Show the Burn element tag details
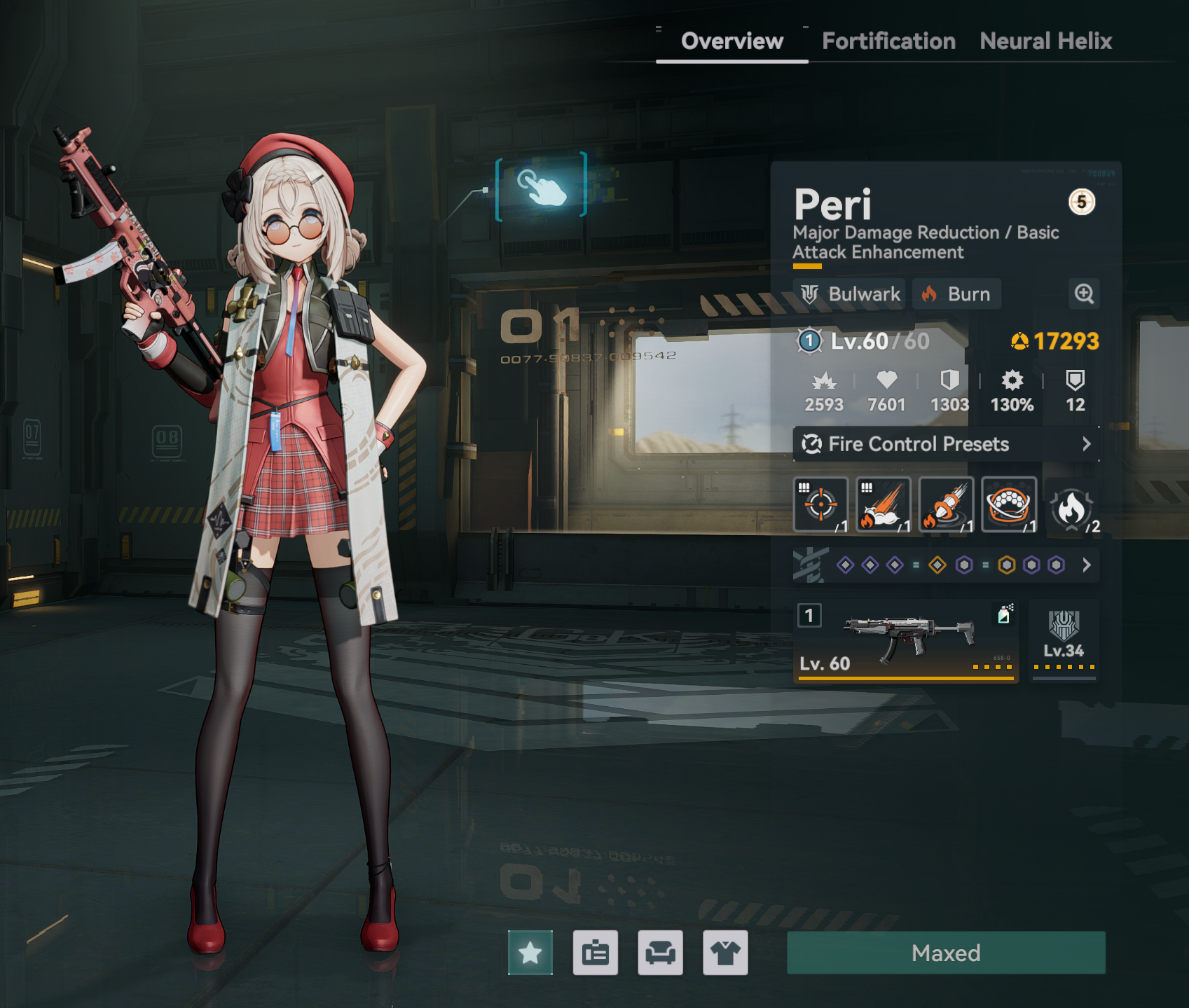Screen dimensions: 1189x1008 coord(956,294)
